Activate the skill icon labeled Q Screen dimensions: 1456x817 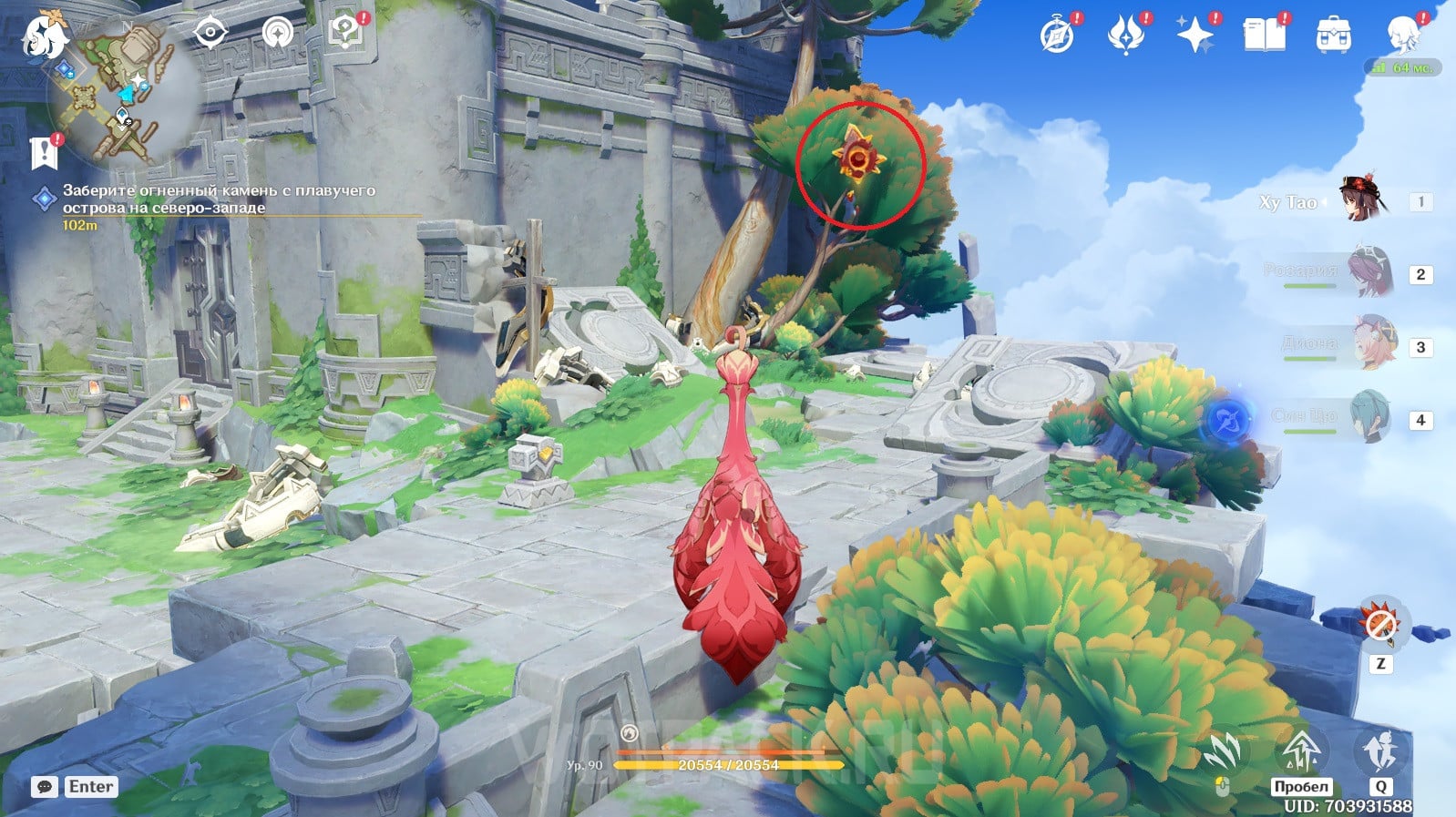[1380, 753]
